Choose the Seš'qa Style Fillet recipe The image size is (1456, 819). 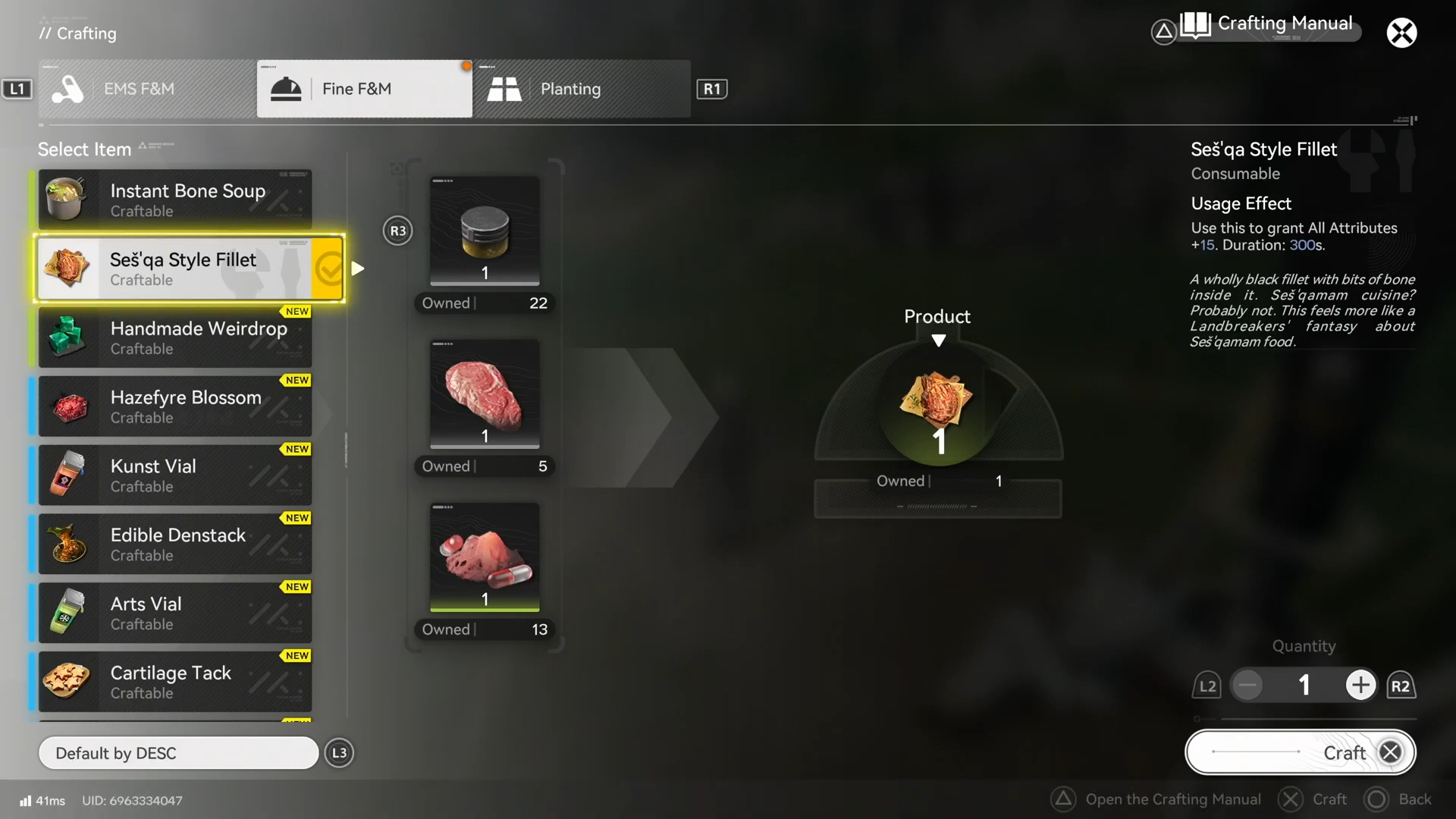coord(175,268)
